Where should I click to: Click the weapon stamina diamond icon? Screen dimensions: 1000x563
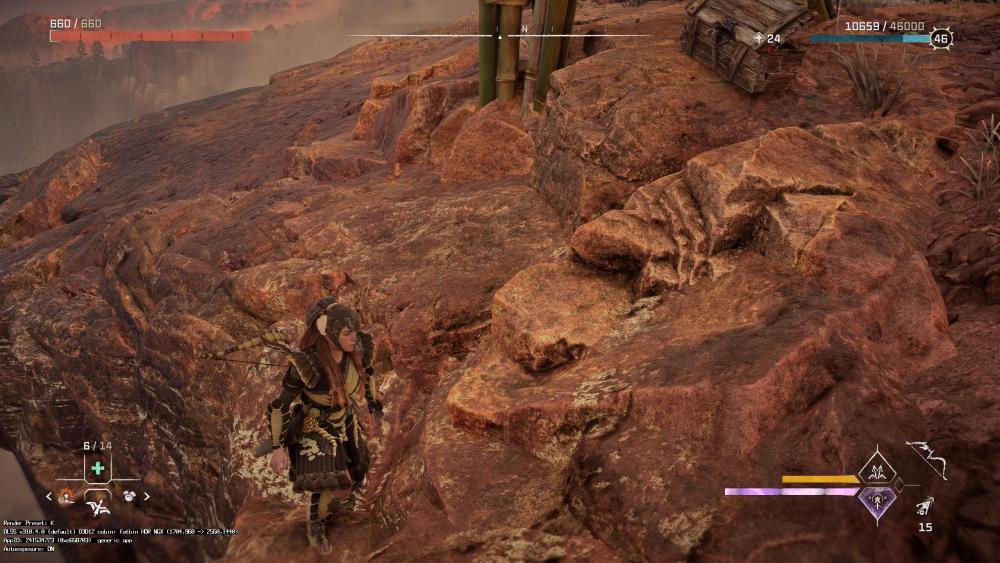877,467
